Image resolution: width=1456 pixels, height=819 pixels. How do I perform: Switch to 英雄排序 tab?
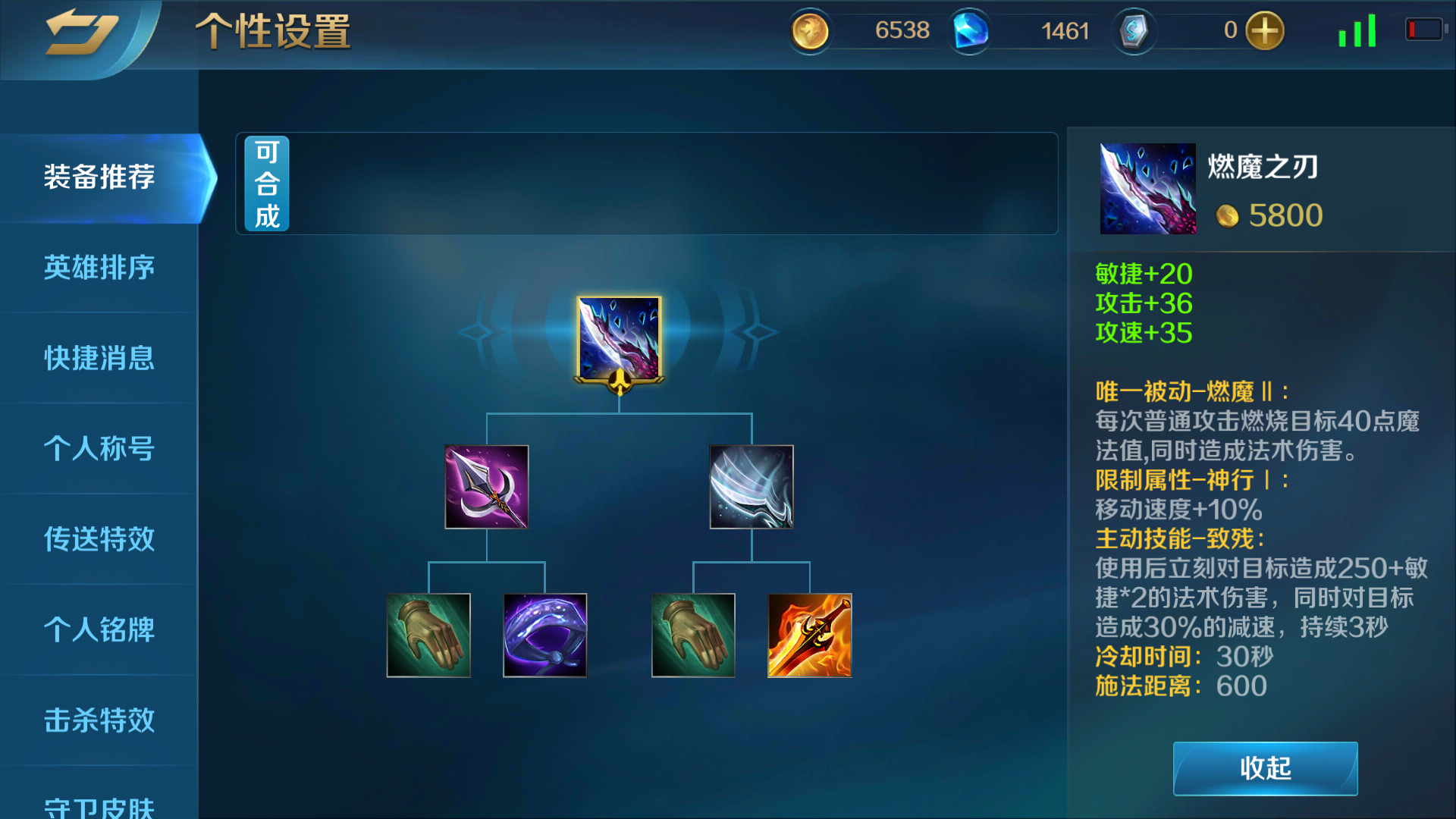tap(99, 268)
